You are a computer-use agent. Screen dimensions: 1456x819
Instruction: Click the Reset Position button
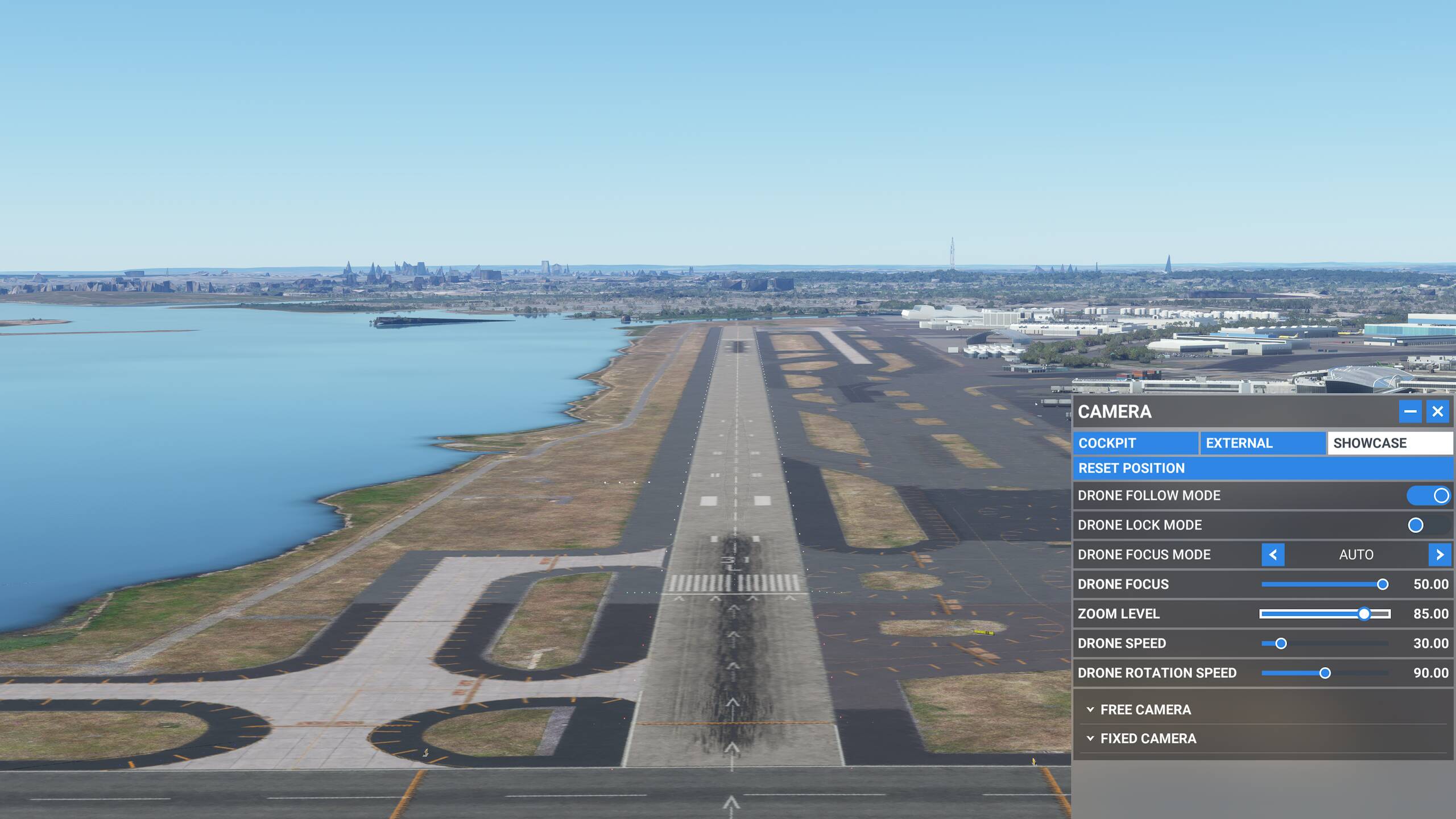(1263, 468)
